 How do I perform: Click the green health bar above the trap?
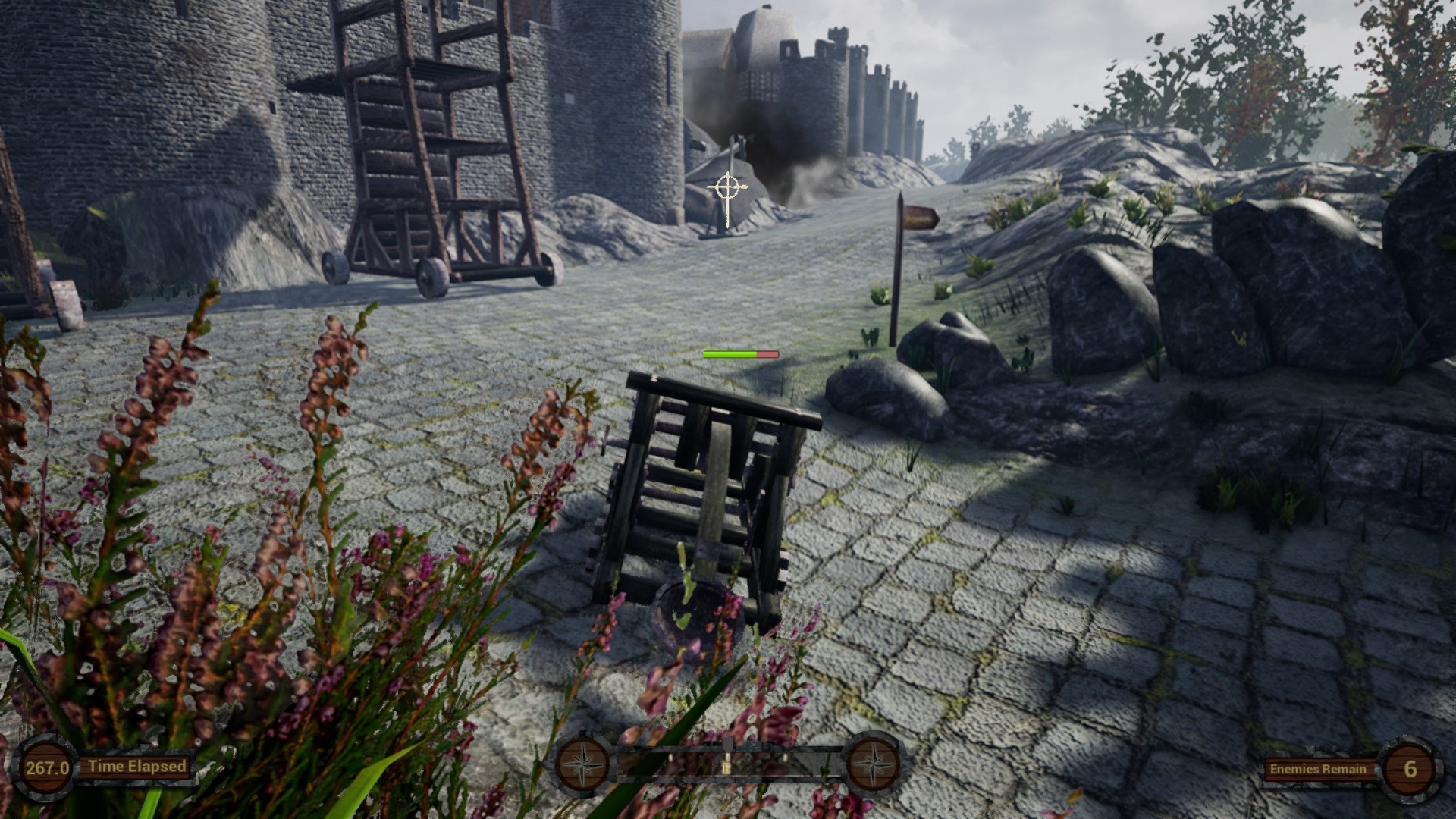(728, 353)
